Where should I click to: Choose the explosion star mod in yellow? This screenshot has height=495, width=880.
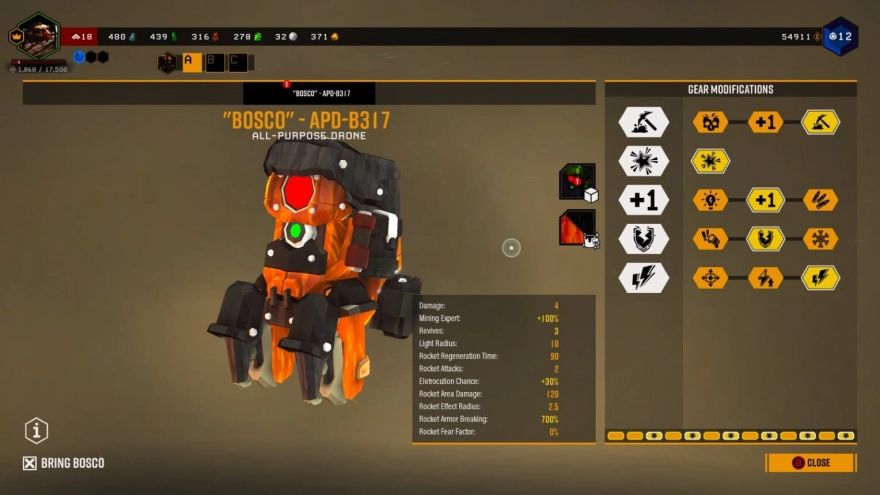coord(710,161)
